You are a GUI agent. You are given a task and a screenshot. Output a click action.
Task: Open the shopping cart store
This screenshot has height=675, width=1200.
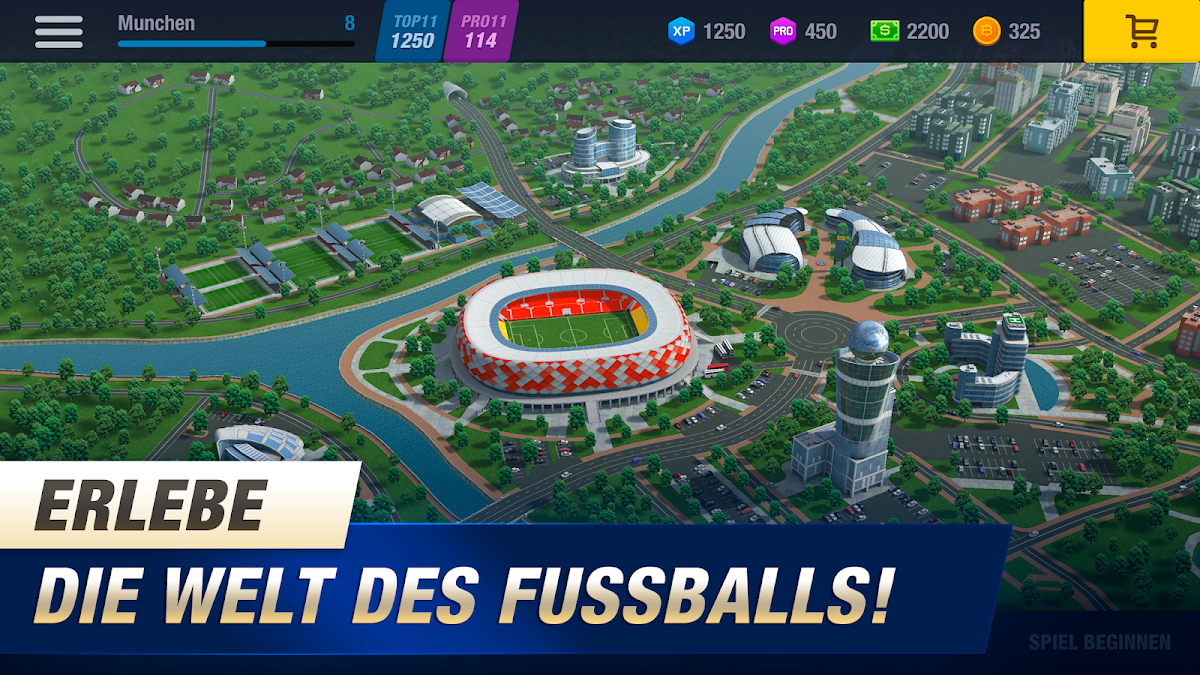[x=1141, y=31]
